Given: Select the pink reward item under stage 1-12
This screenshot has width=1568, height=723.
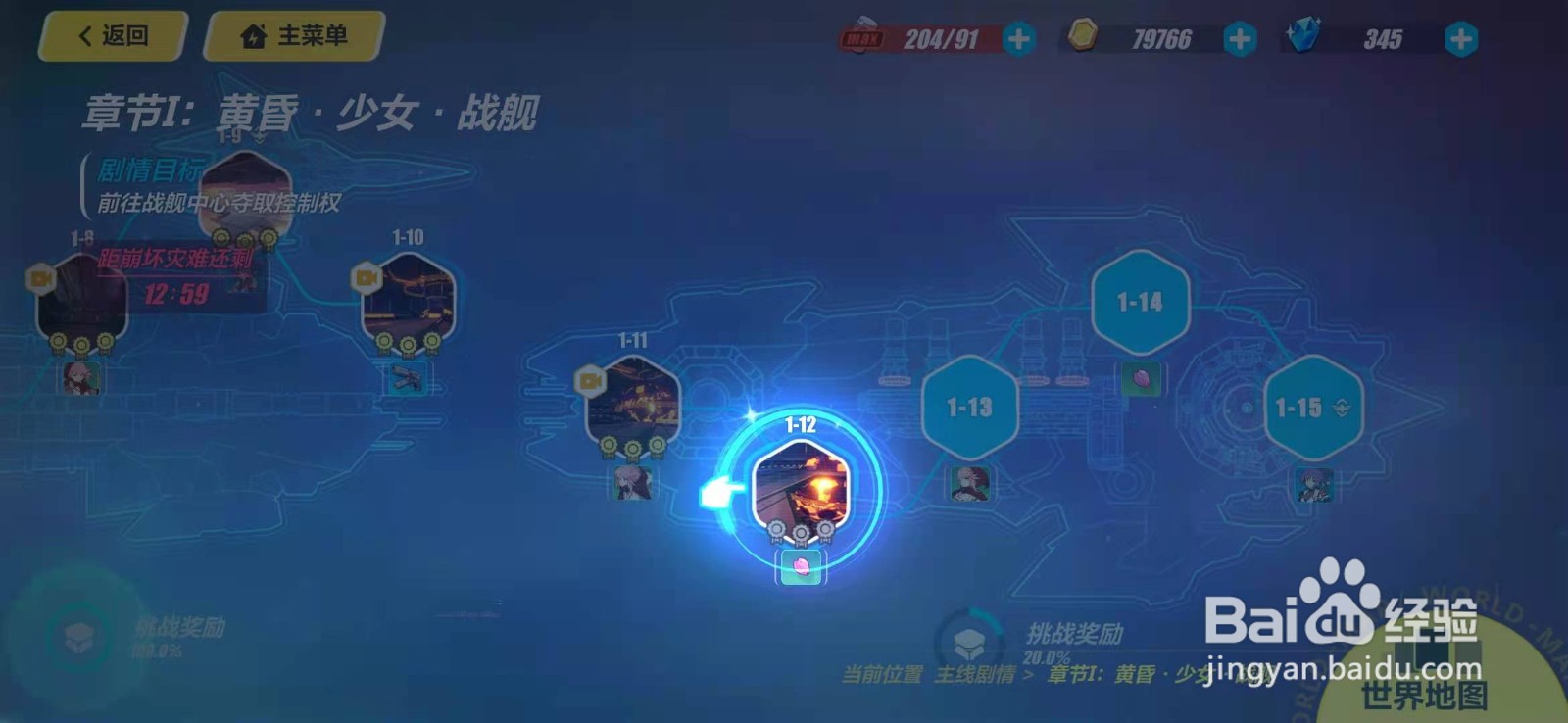Looking at the screenshot, I should click(802, 567).
